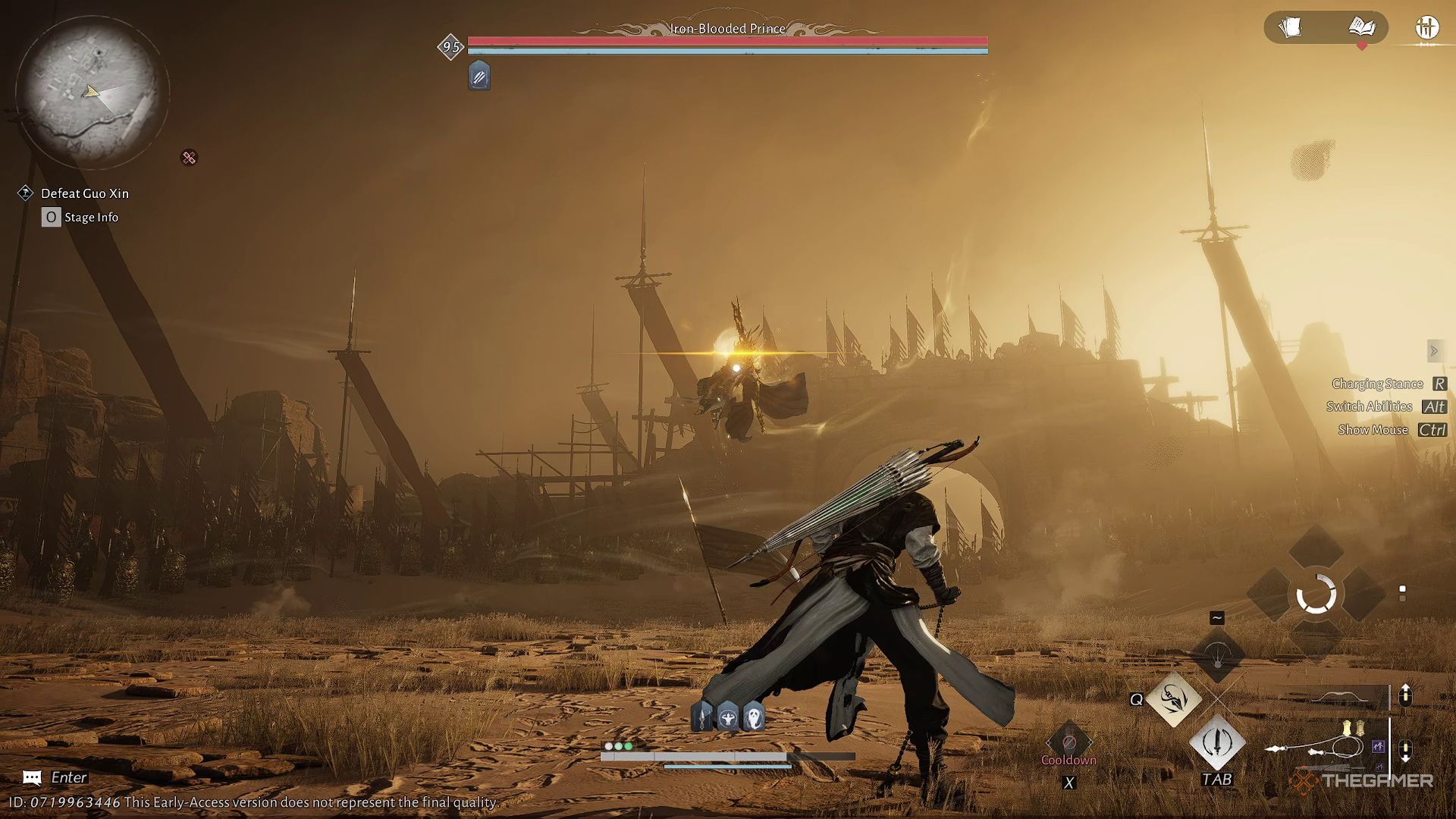The width and height of the screenshot is (1456, 819).
Task: Activate the sword-swap skill diamond
Action: click(1217, 742)
